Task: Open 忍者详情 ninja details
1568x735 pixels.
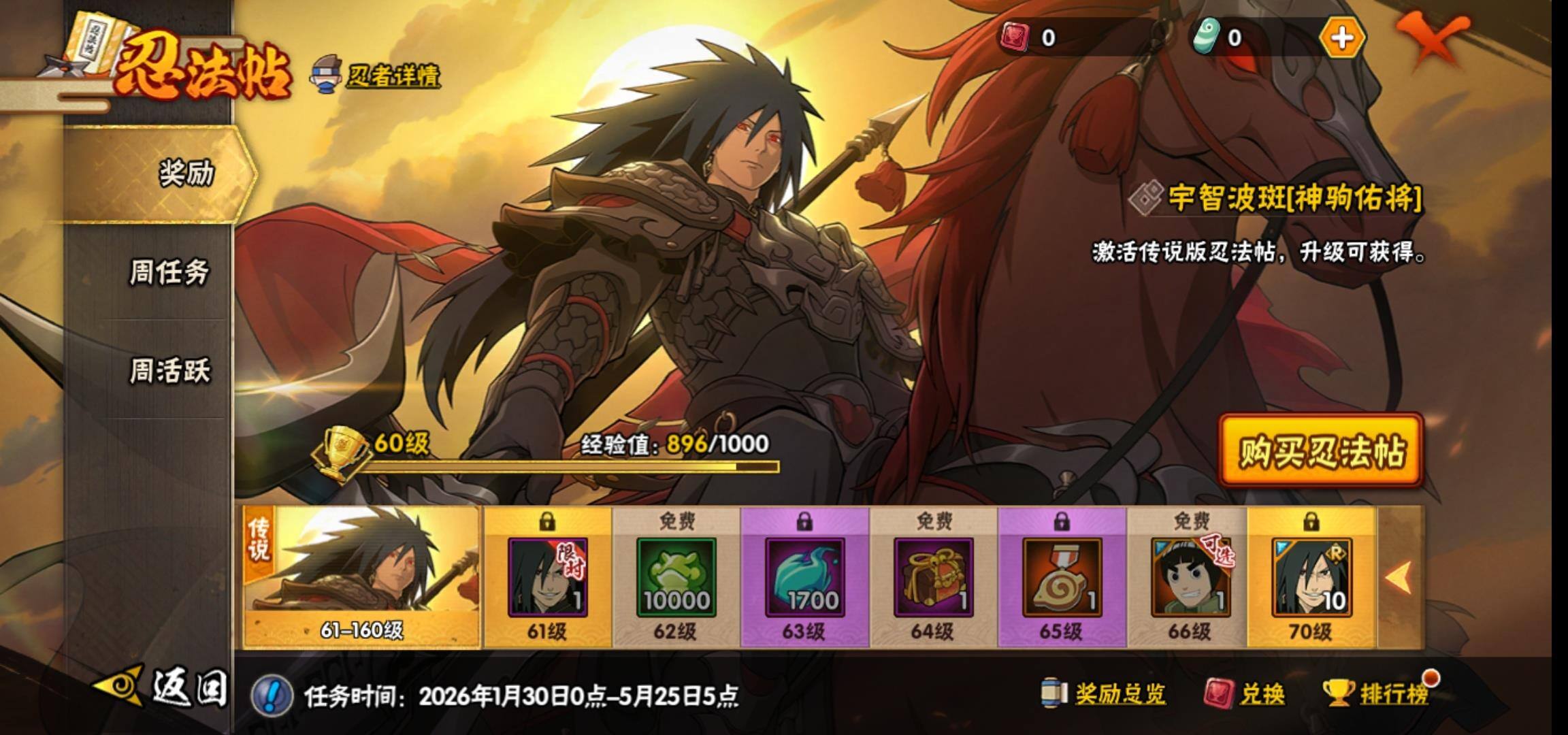Action: (376, 76)
